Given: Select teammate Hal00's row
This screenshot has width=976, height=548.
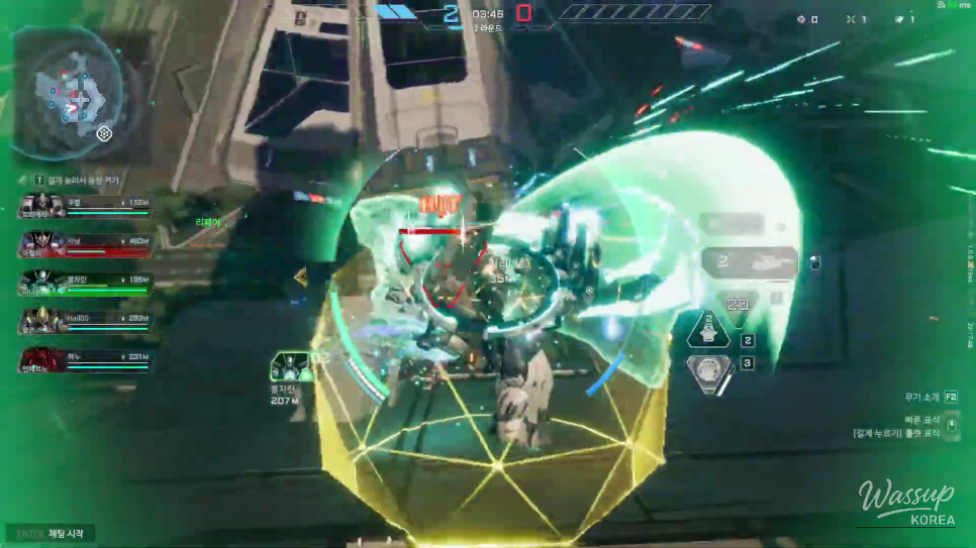Looking at the screenshot, I should pos(84,321).
